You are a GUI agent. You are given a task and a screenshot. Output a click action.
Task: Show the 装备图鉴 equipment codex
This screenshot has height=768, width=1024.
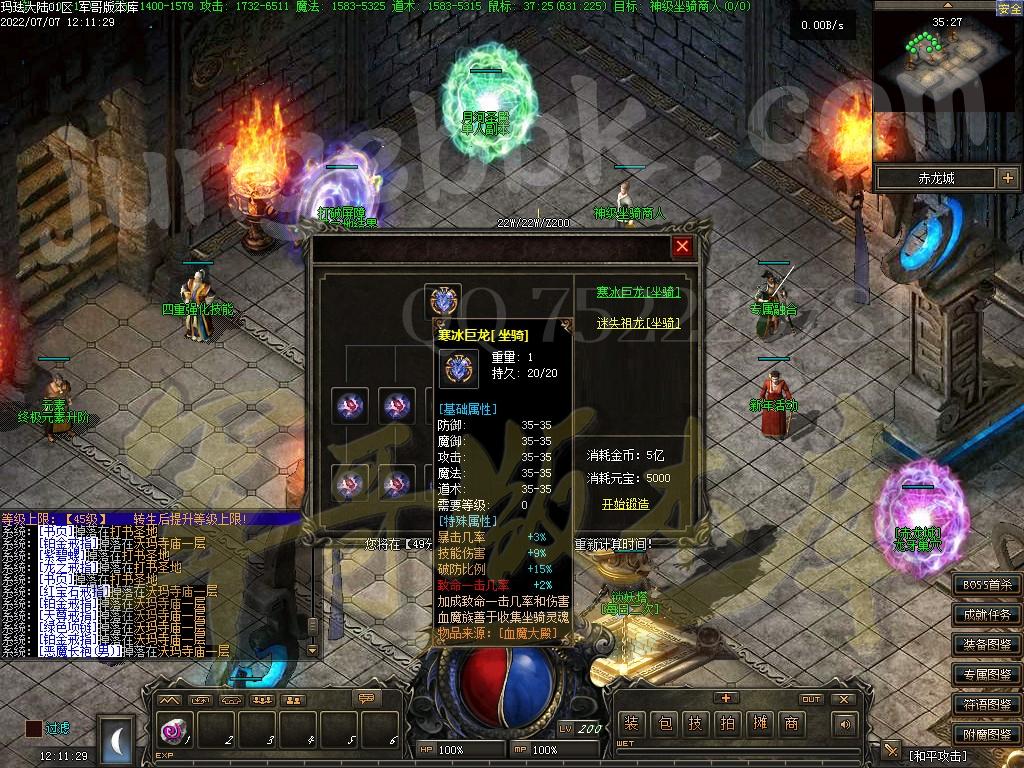[987, 644]
